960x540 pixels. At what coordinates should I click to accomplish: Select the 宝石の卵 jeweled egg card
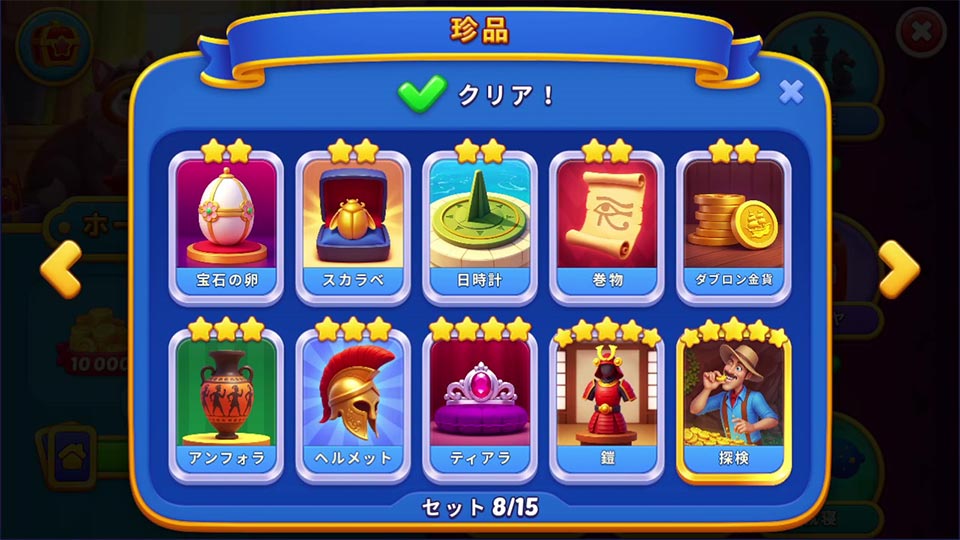click(x=226, y=225)
